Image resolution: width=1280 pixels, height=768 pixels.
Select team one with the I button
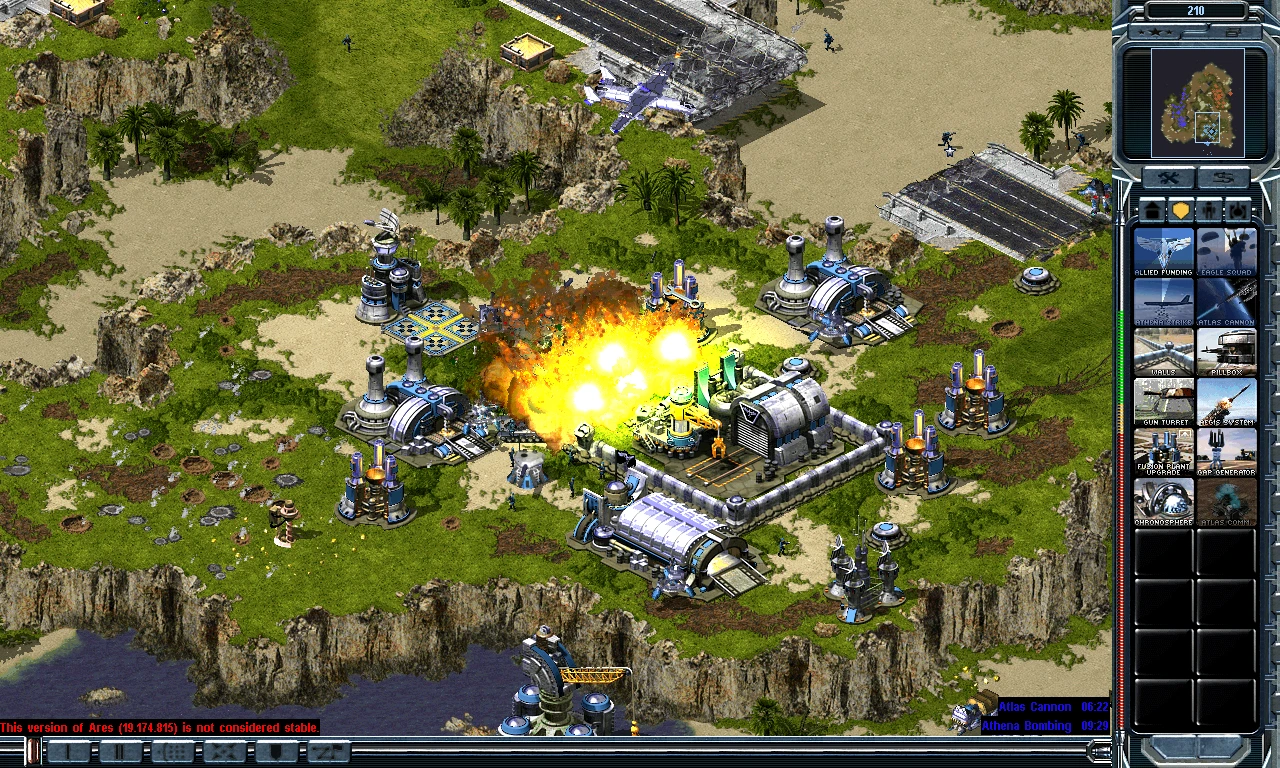pyautogui.click(x=69, y=751)
